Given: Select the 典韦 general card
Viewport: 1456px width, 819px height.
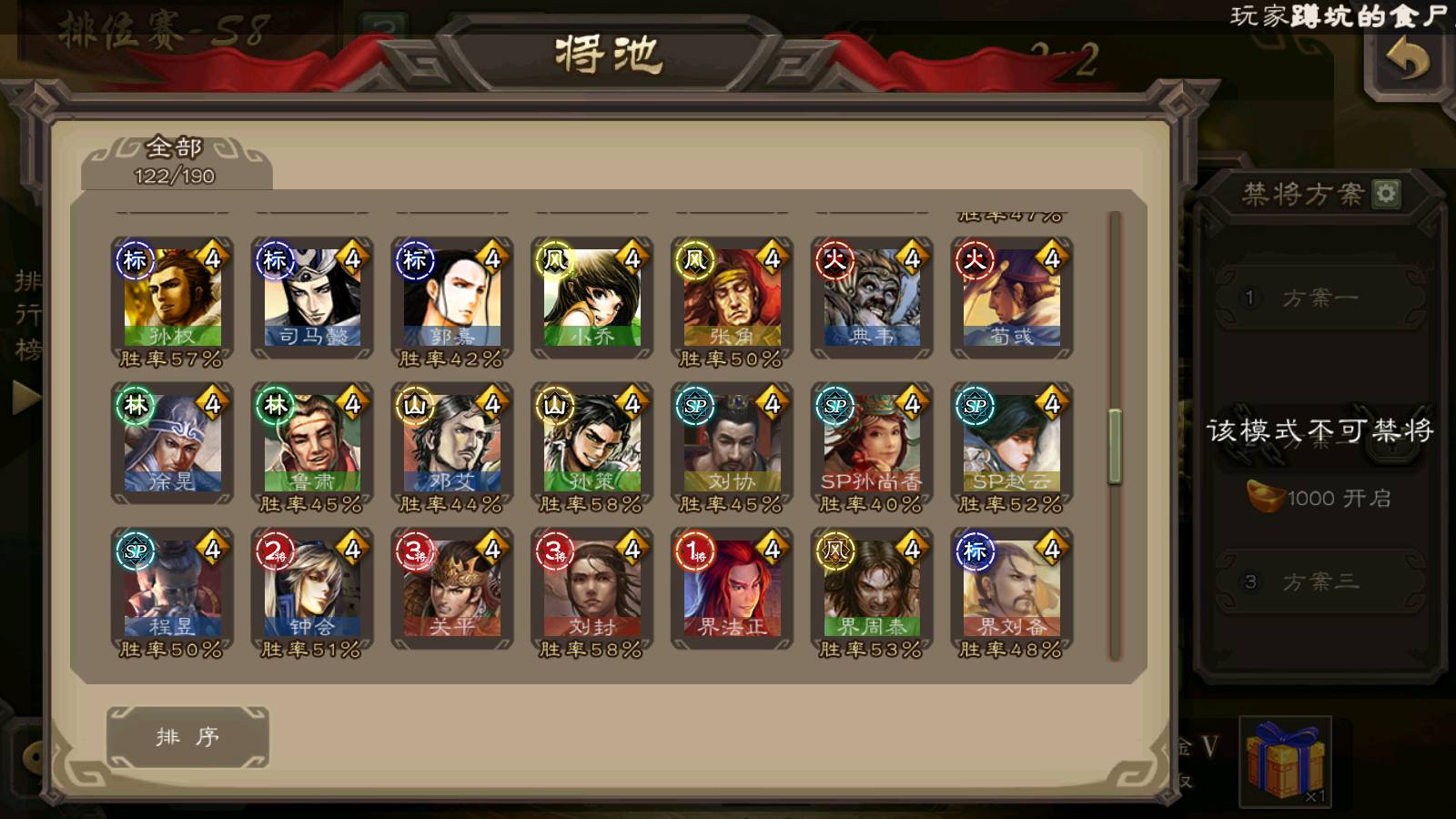Looking at the screenshot, I should click(x=872, y=298).
